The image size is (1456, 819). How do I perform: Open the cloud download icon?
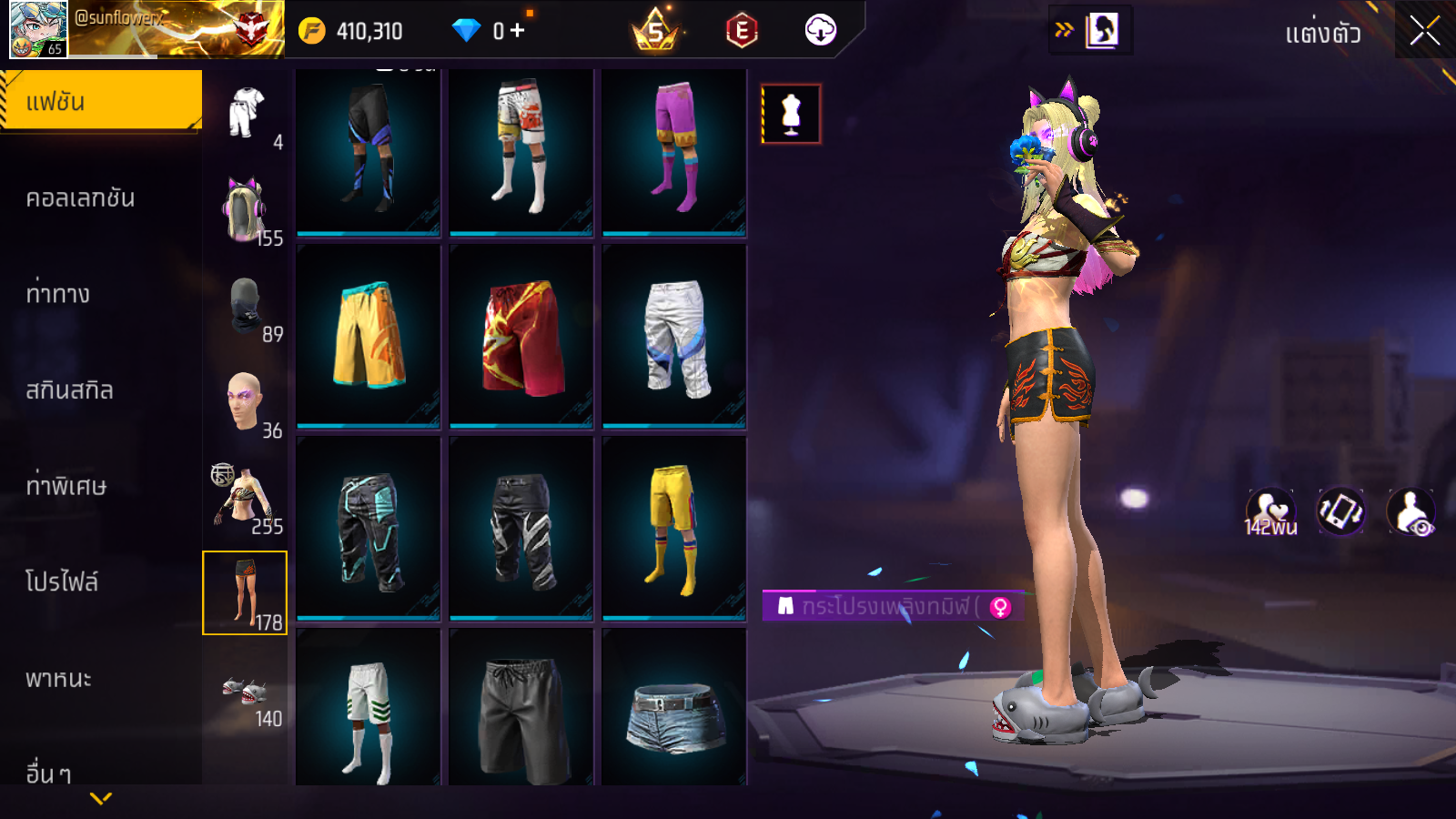[x=820, y=31]
